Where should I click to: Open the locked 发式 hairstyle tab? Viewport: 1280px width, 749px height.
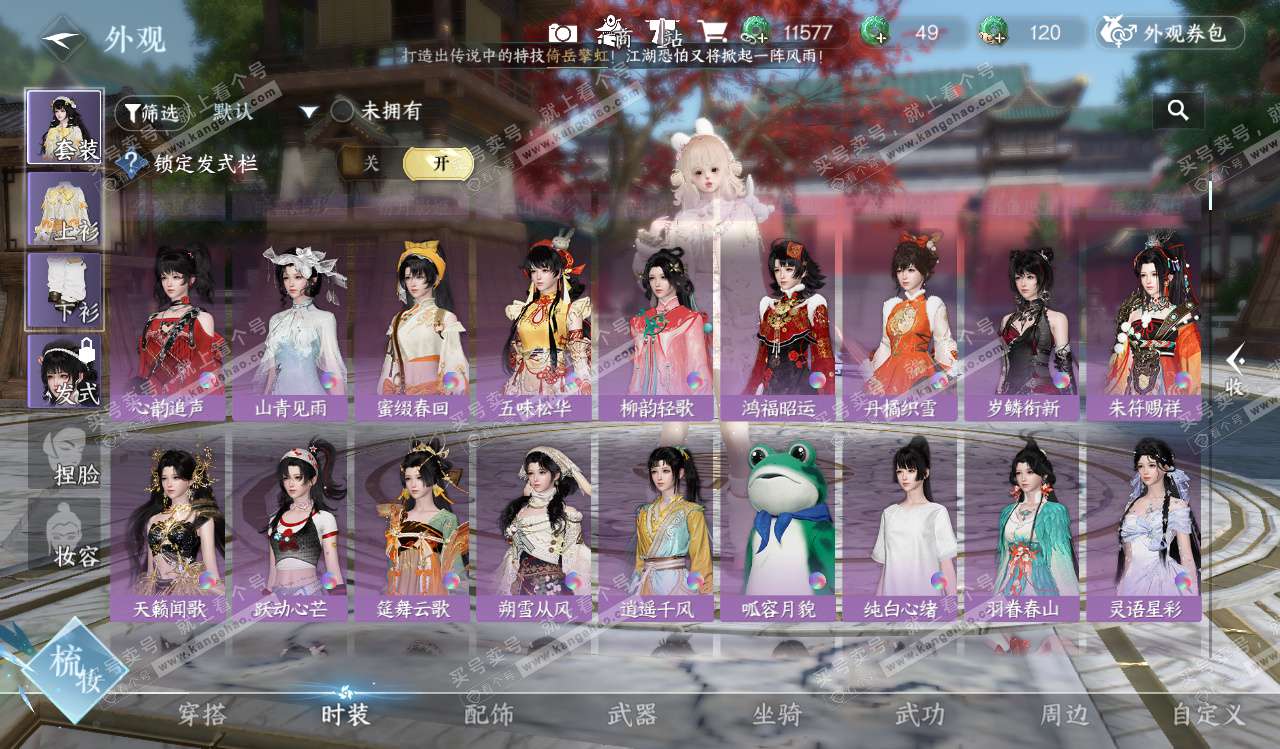click(x=64, y=371)
